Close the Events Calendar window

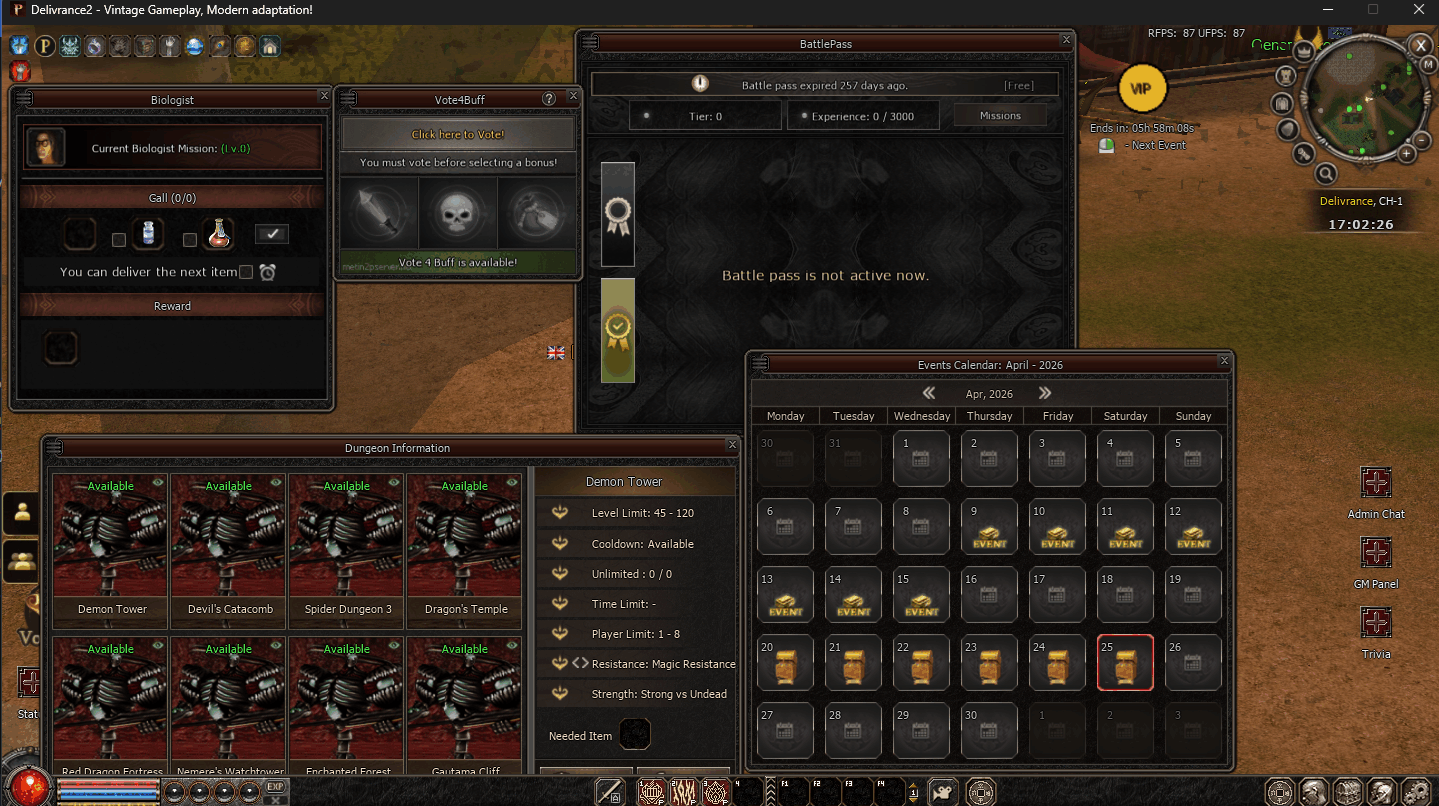pos(1224,361)
